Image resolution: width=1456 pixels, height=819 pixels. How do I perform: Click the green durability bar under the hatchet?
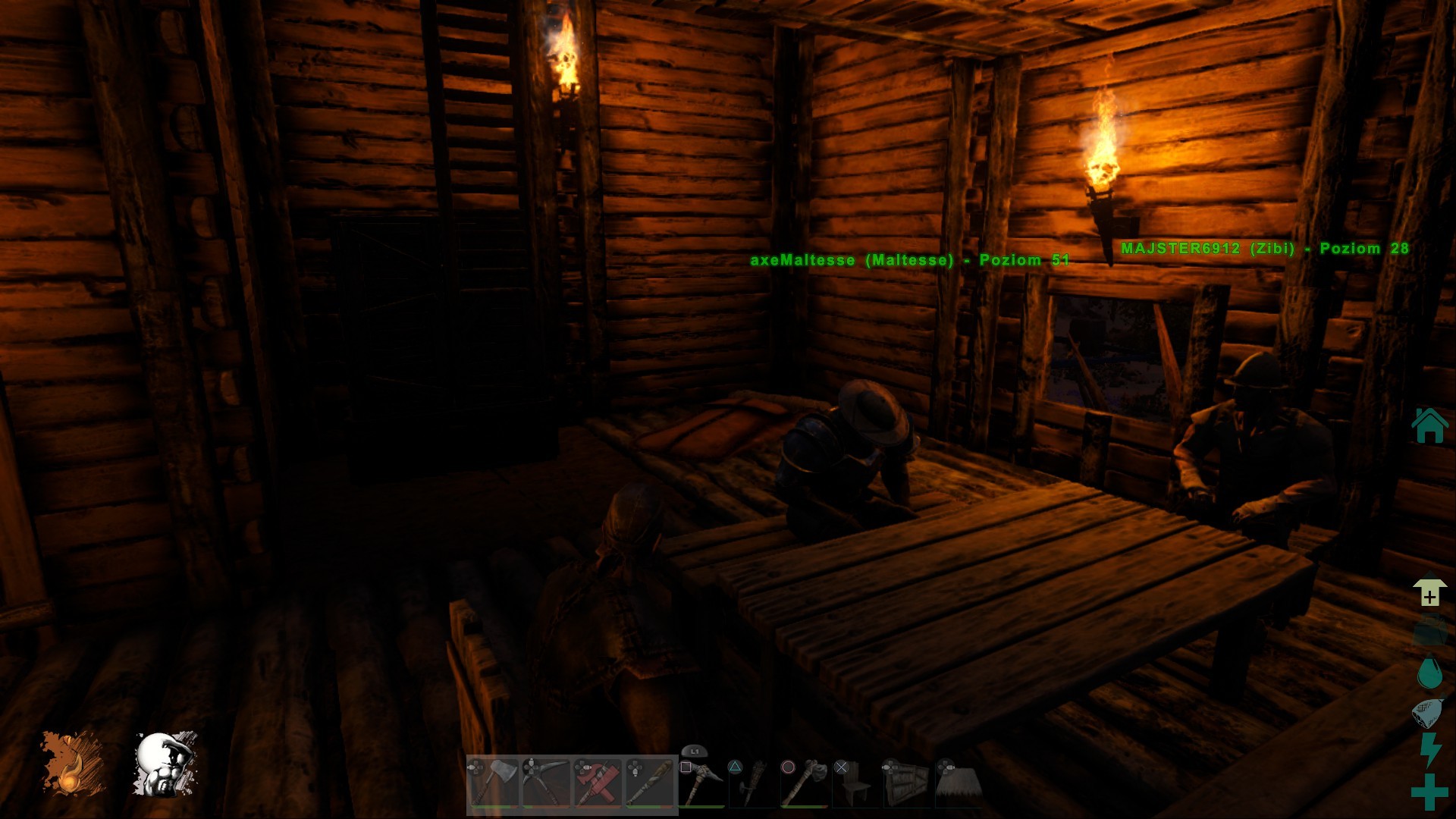point(493,806)
